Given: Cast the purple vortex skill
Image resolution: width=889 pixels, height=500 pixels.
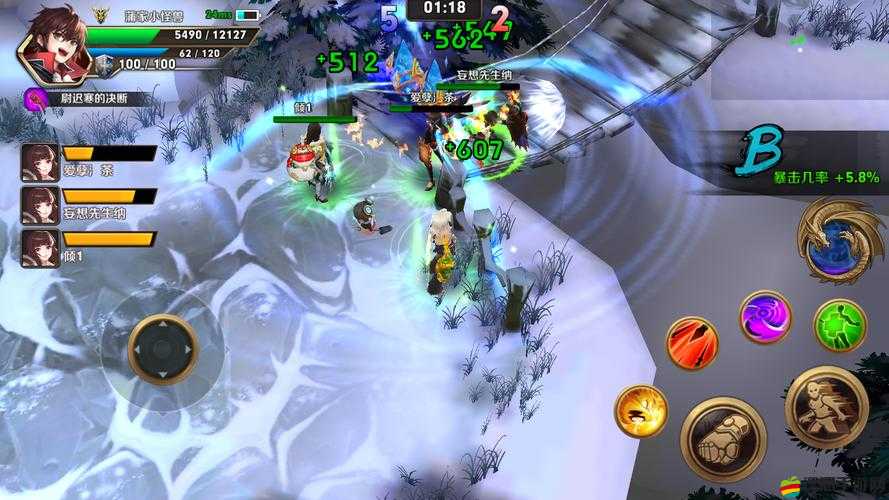Looking at the screenshot, I should 765,317.
